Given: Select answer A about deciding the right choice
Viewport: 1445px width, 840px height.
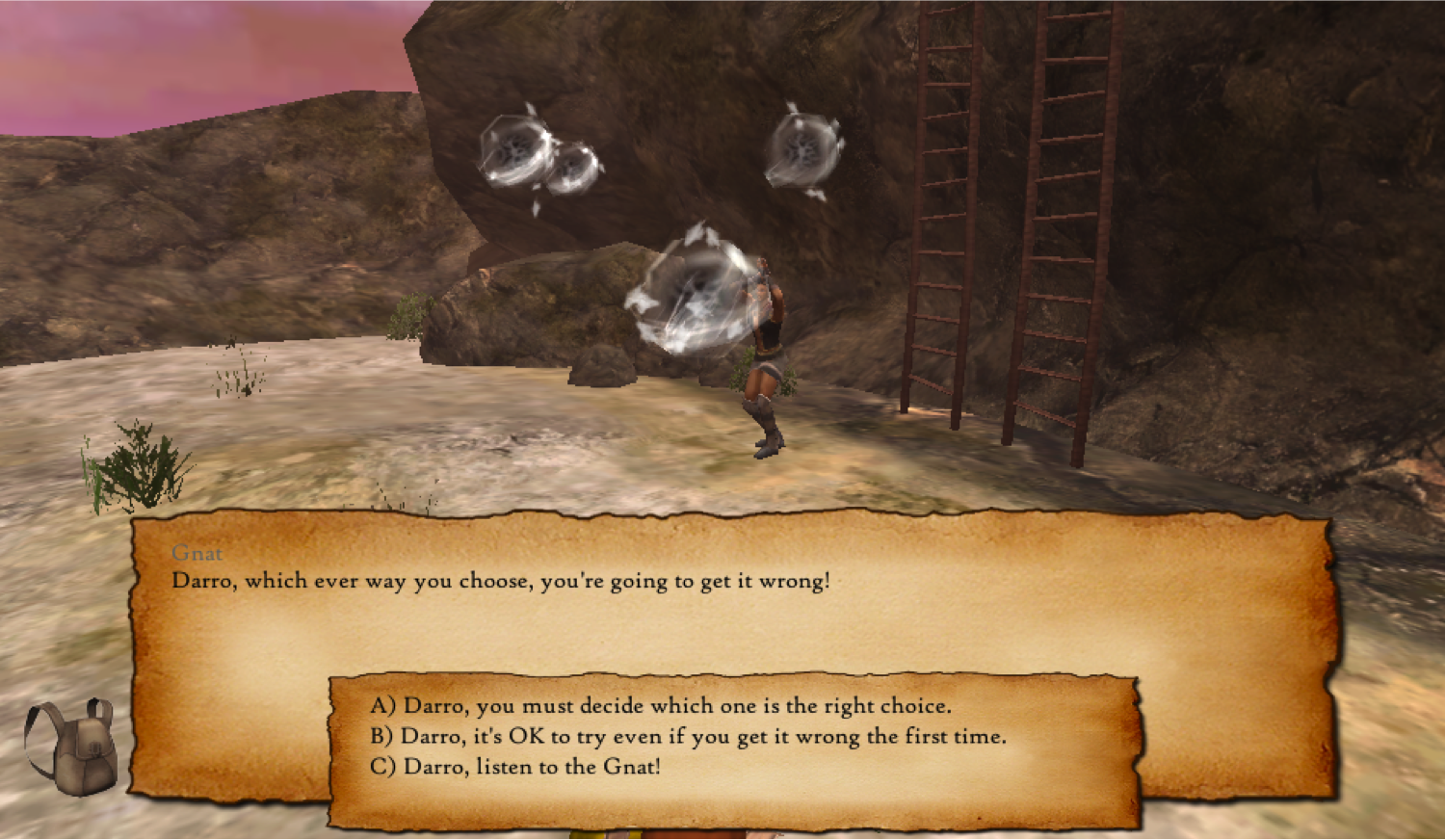Looking at the screenshot, I should pyautogui.click(x=660, y=706).
